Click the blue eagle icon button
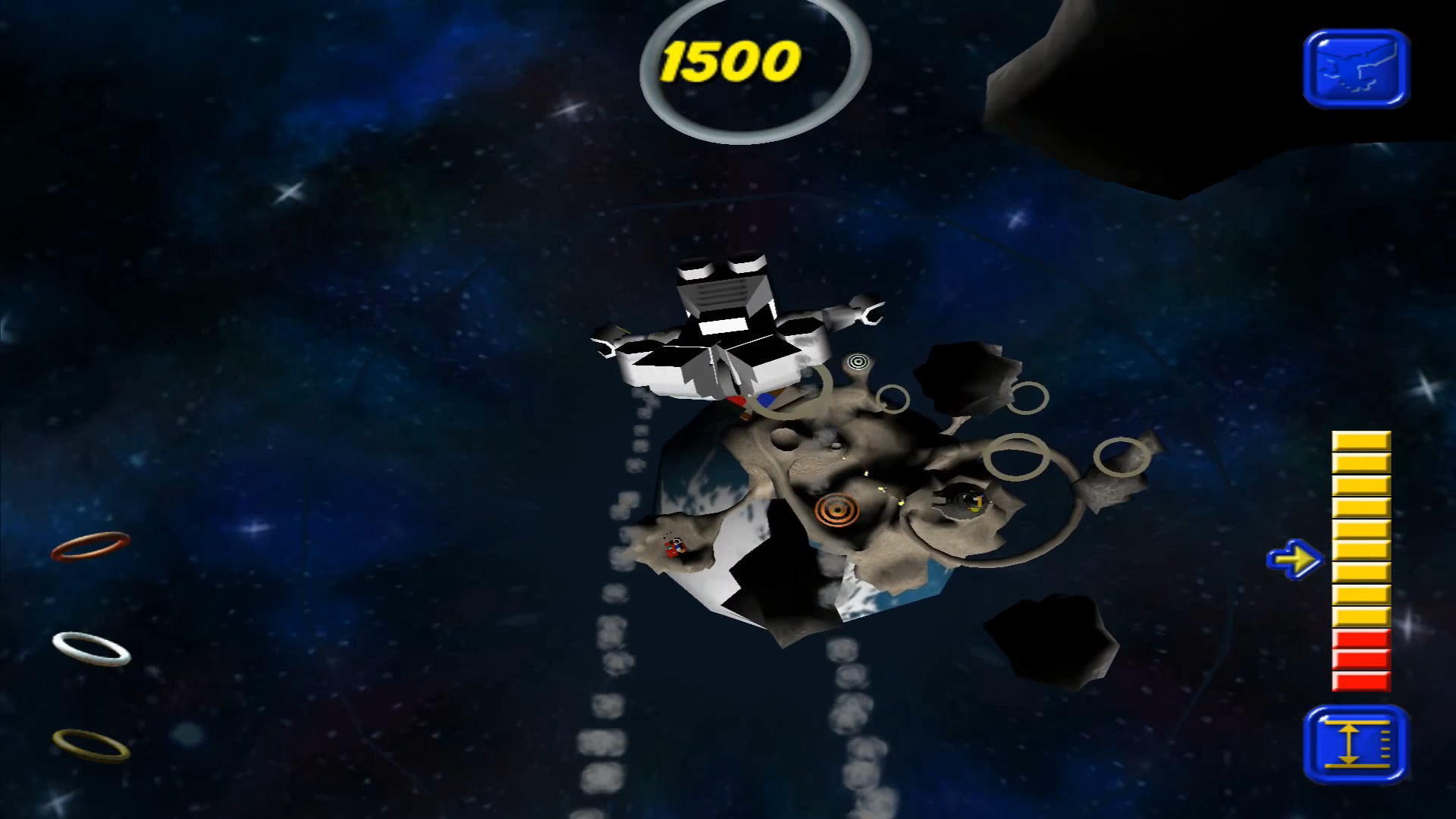The width and height of the screenshot is (1456, 819). 1356,68
